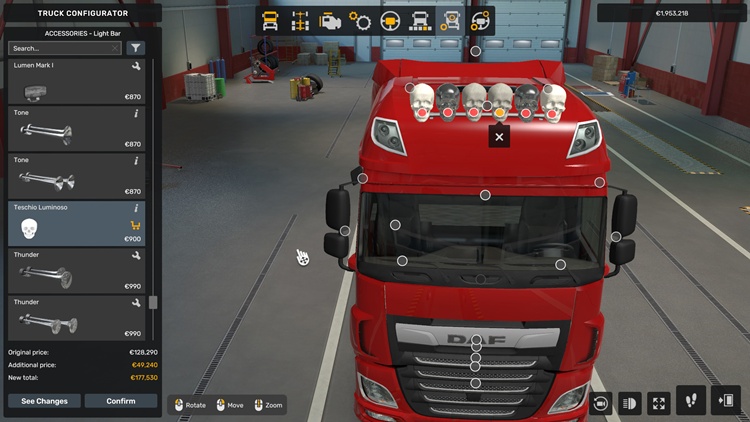The image size is (750, 422).
Task: Expand the view to fullscreen
Action: point(658,403)
